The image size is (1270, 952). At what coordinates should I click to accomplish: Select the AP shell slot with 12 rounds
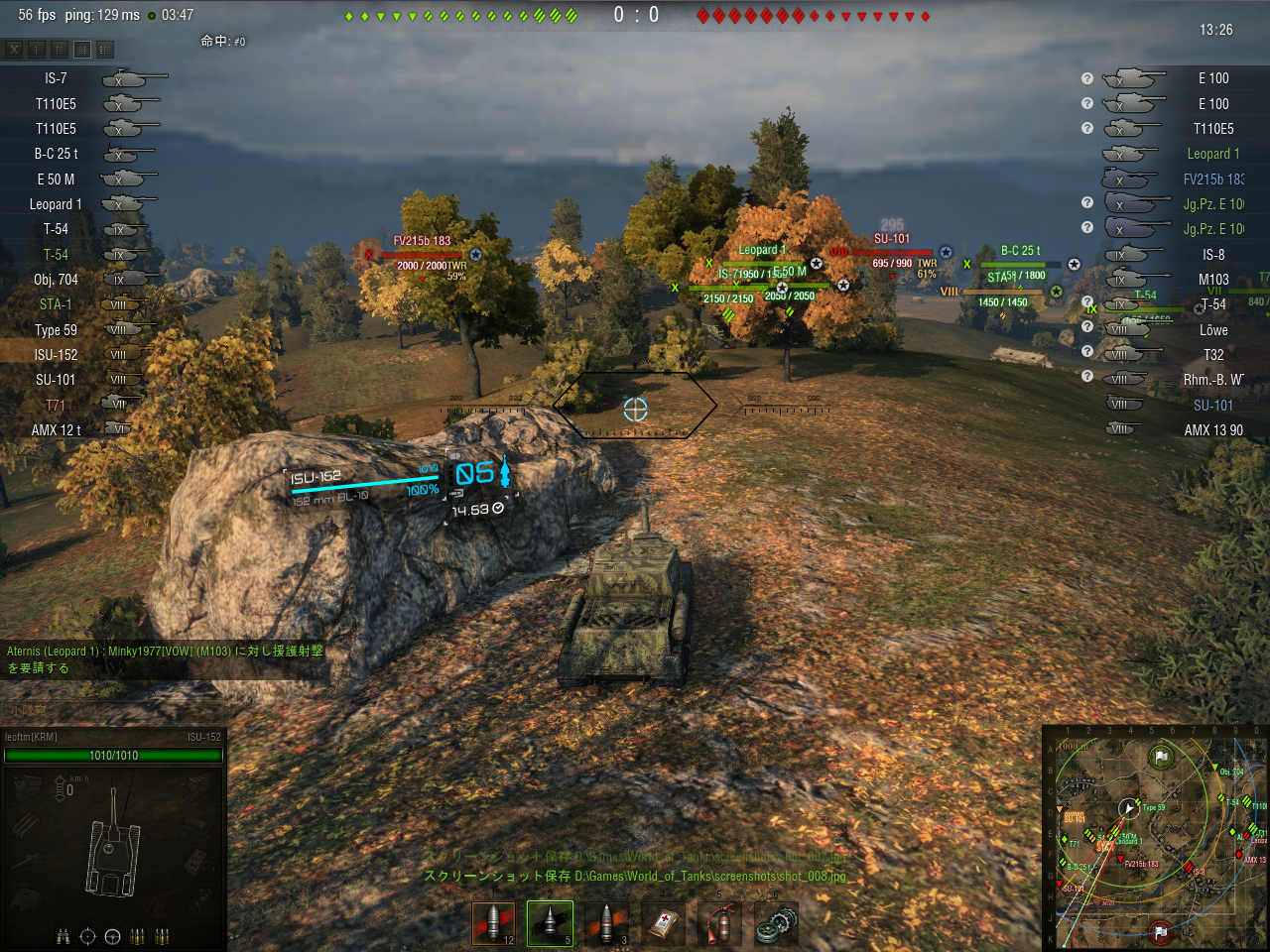click(493, 923)
